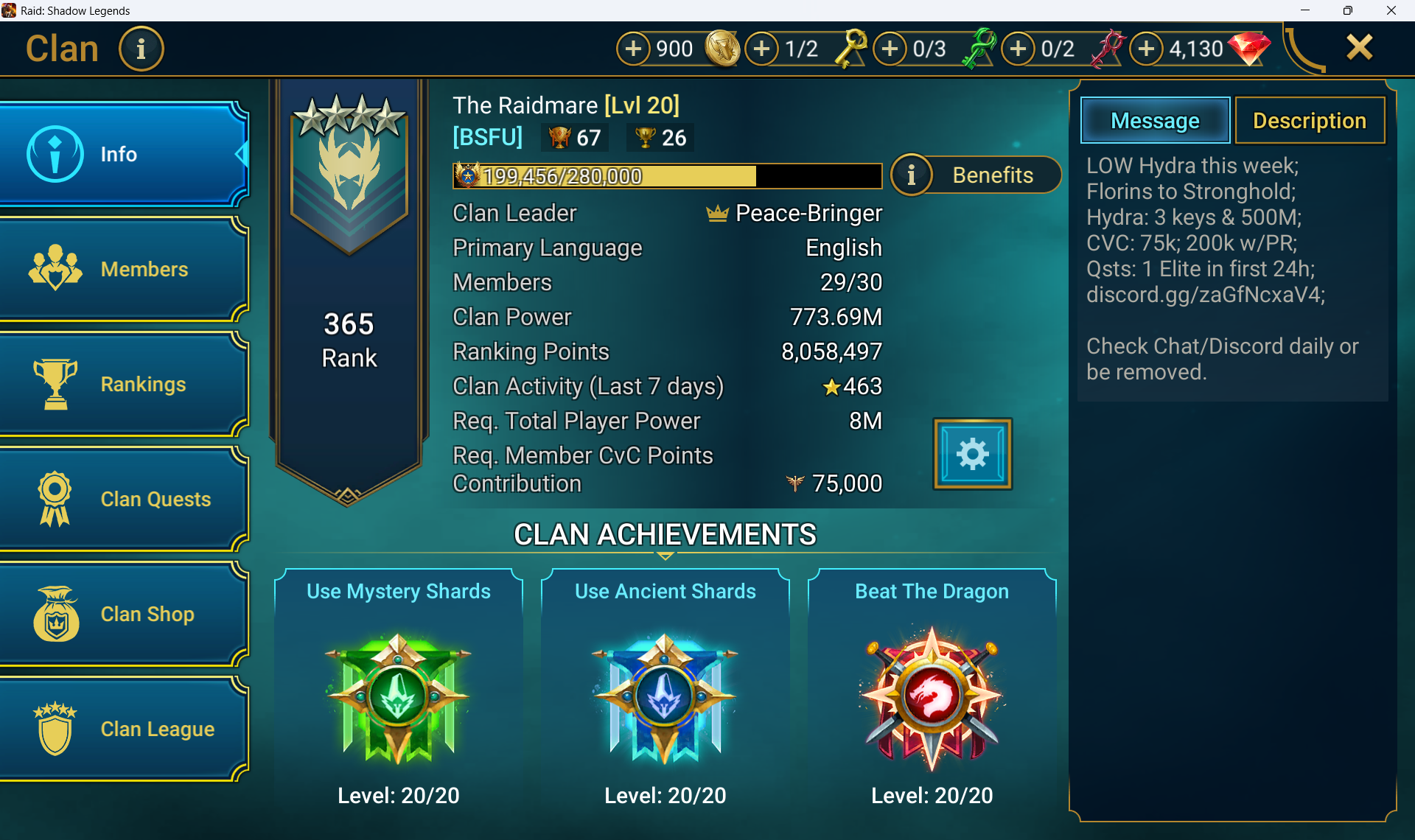Open clan settings with the gear button
The height and width of the screenshot is (840, 1415).
pyautogui.click(x=972, y=454)
